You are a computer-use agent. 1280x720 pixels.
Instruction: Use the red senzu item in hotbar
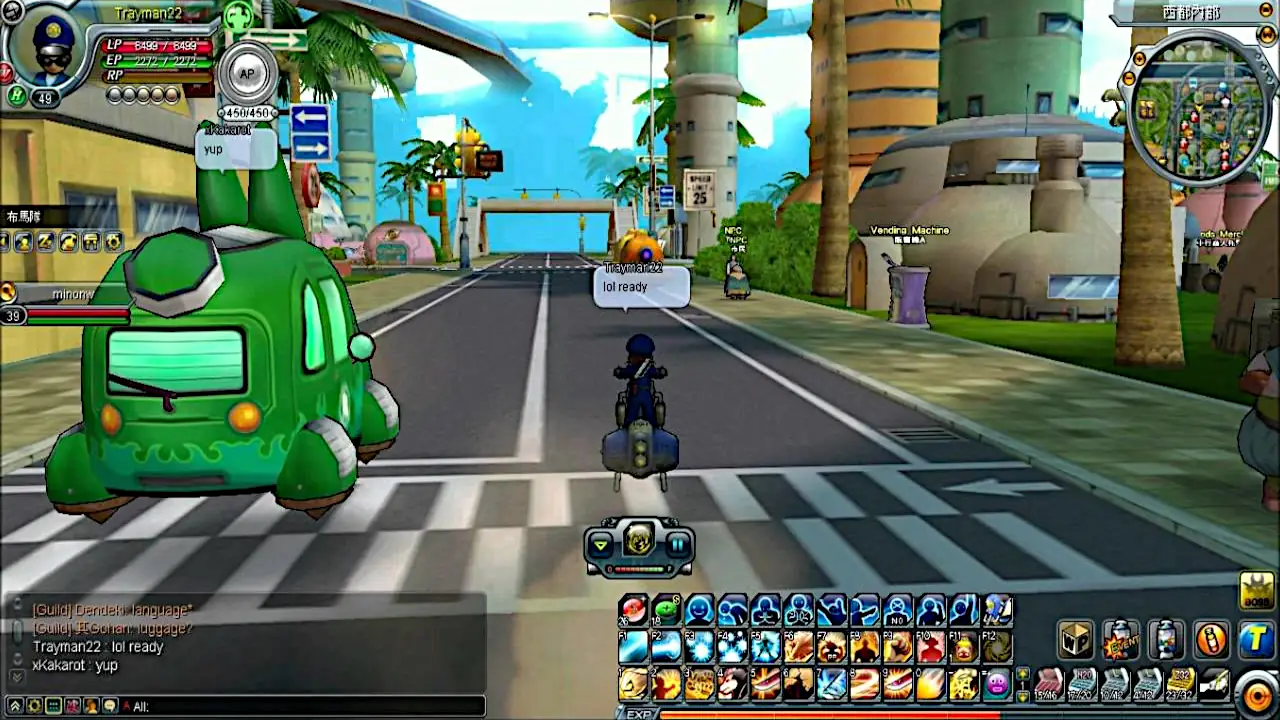pos(633,609)
